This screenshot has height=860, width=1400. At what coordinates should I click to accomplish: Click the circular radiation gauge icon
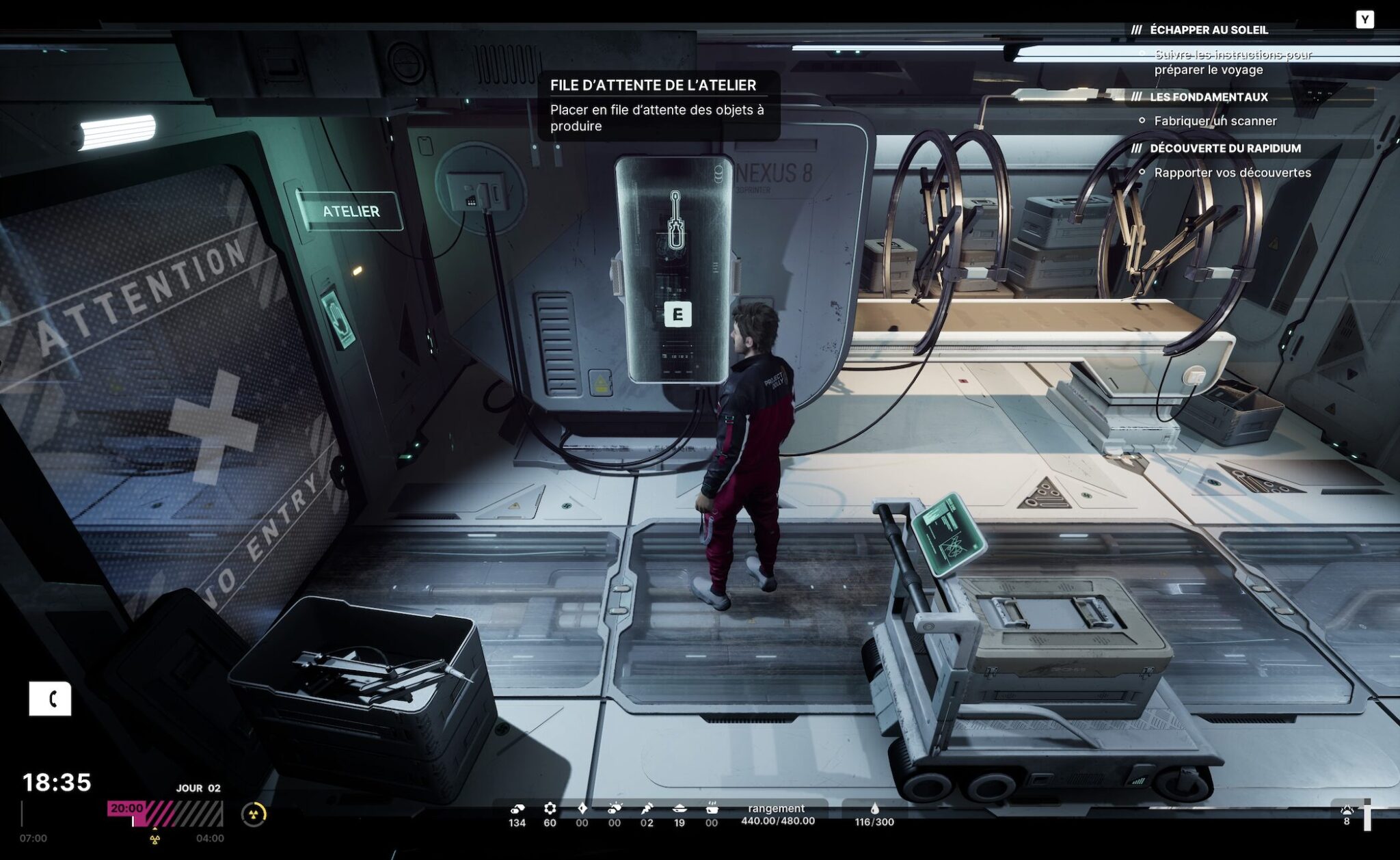[x=254, y=814]
